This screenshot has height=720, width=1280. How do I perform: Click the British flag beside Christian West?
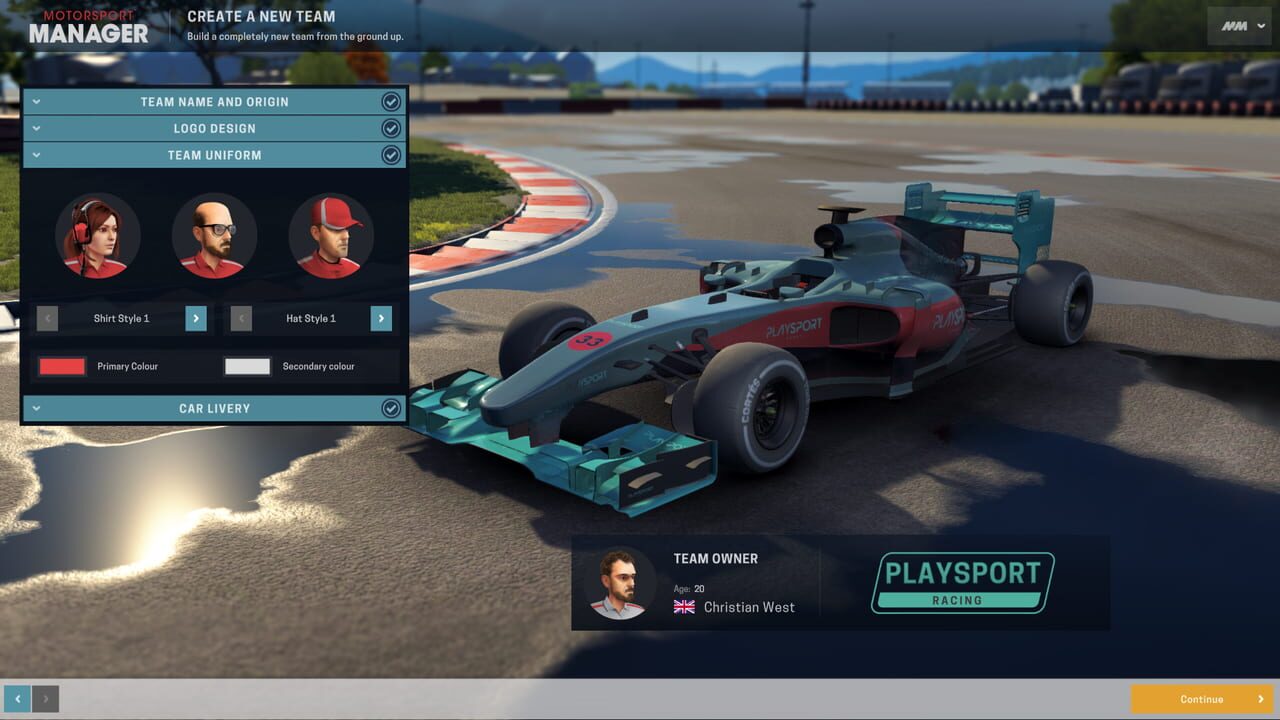coord(684,606)
